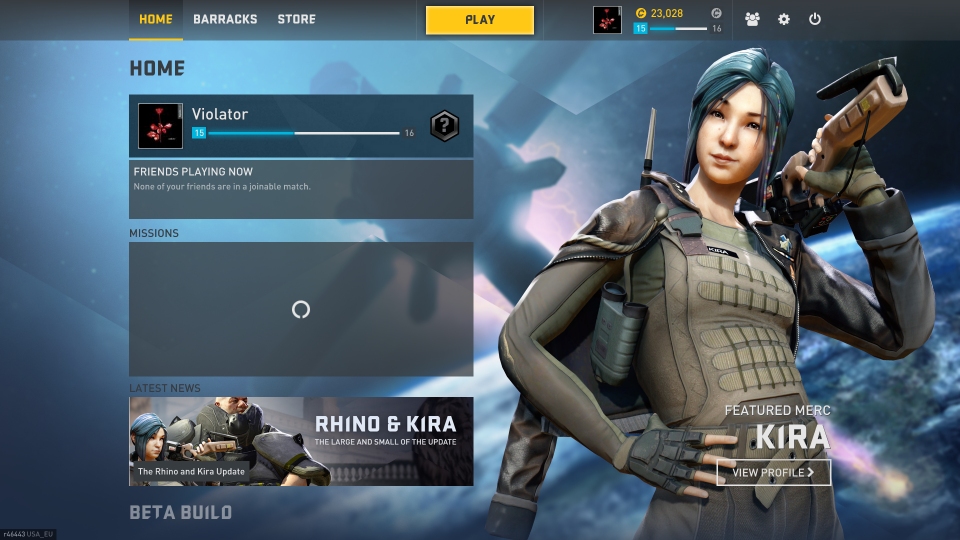Switch to the Home tab
This screenshot has width=960, height=540.
pyautogui.click(x=155, y=19)
